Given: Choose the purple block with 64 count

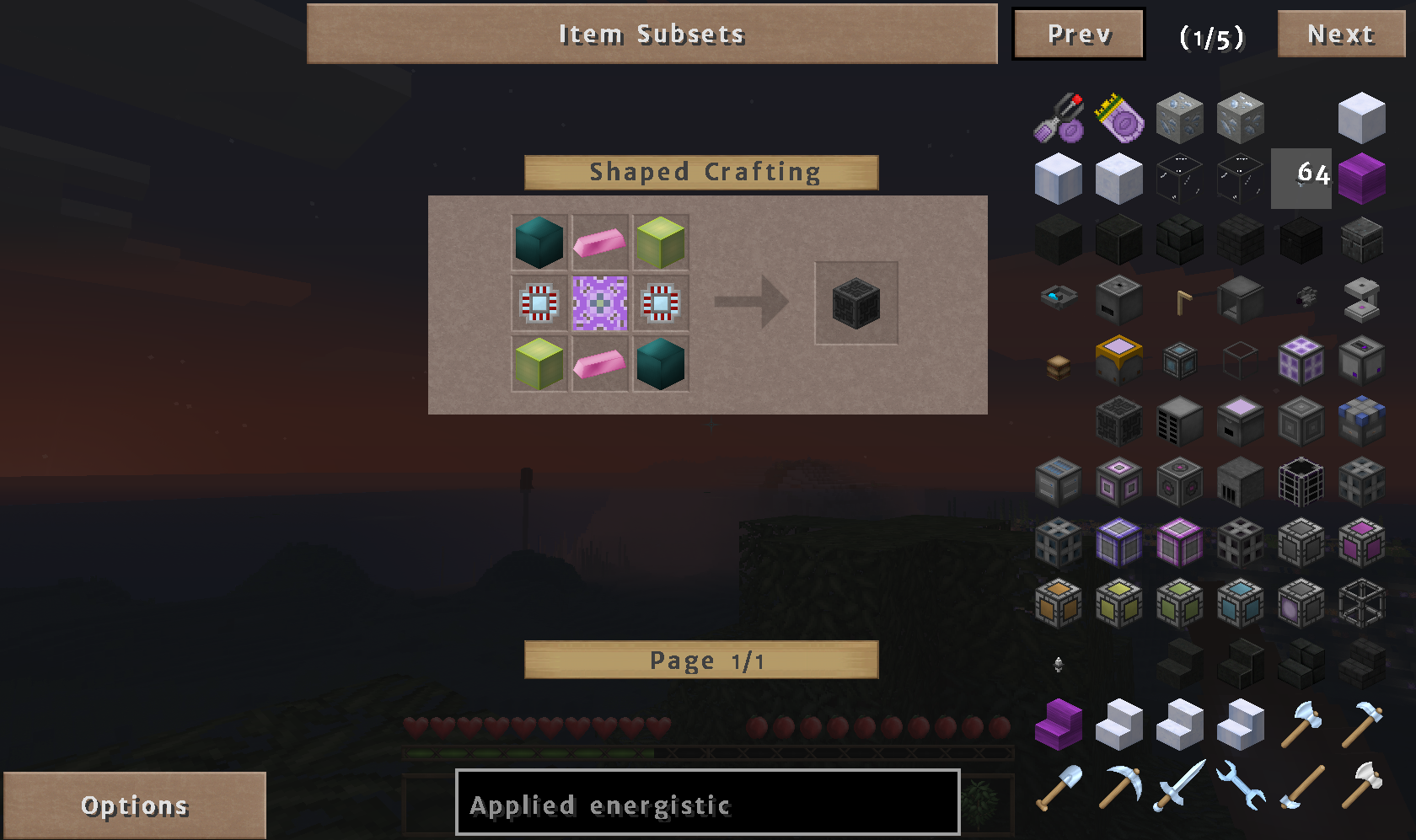Looking at the screenshot, I should (1361, 178).
